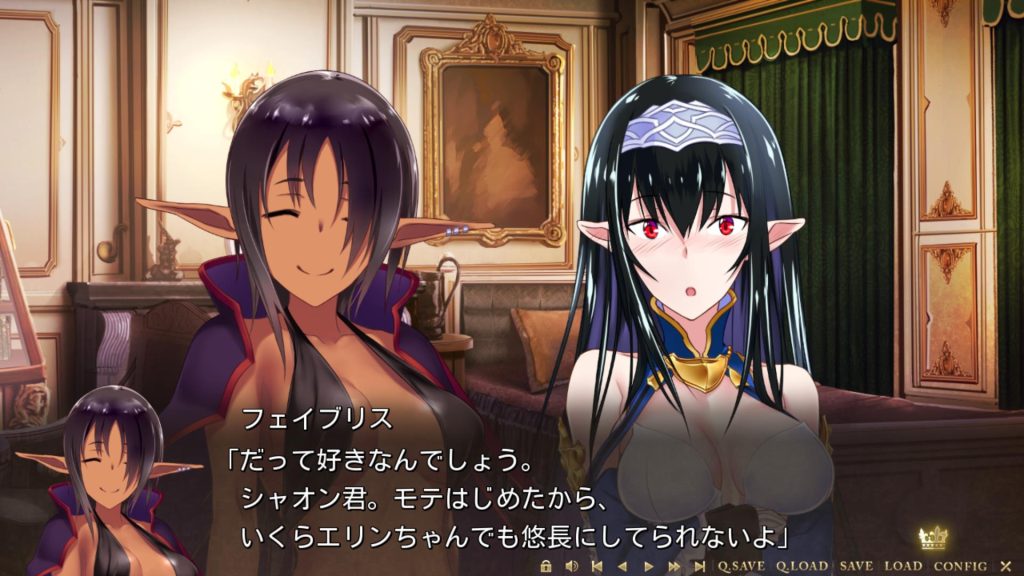Open the CONFIG settings
This screenshot has height=576, width=1024.
click(959, 566)
